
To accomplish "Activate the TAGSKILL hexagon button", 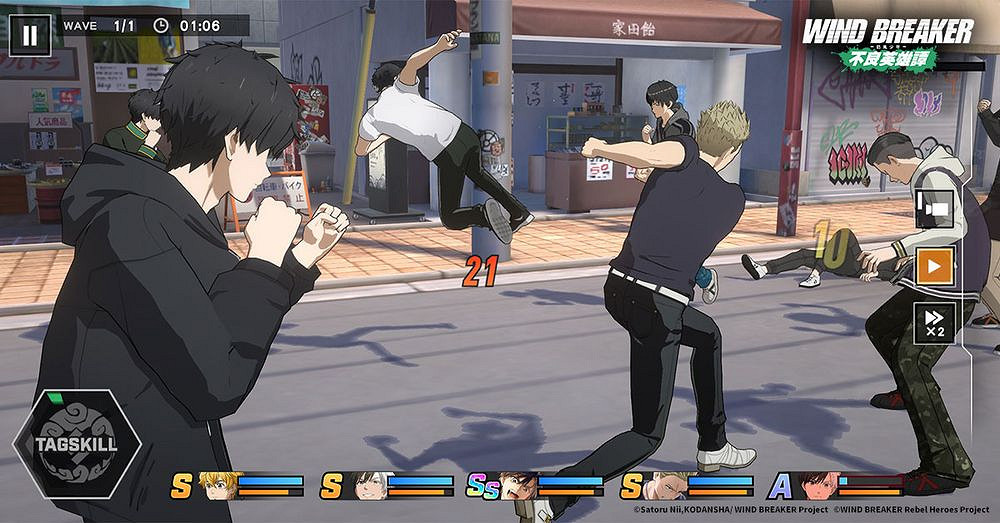I will pyautogui.click(x=77, y=444).
